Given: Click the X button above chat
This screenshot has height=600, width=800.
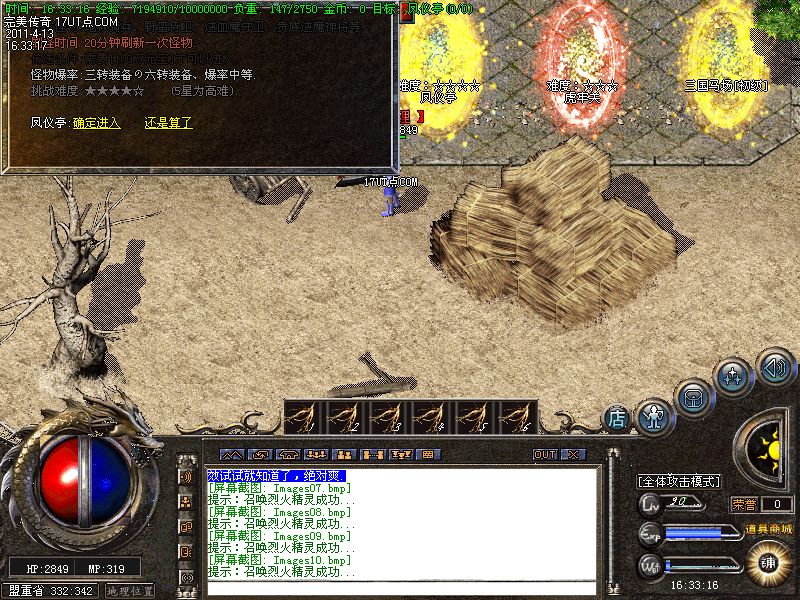Looking at the screenshot, I should pyautogui.click(x=571, y=454).
